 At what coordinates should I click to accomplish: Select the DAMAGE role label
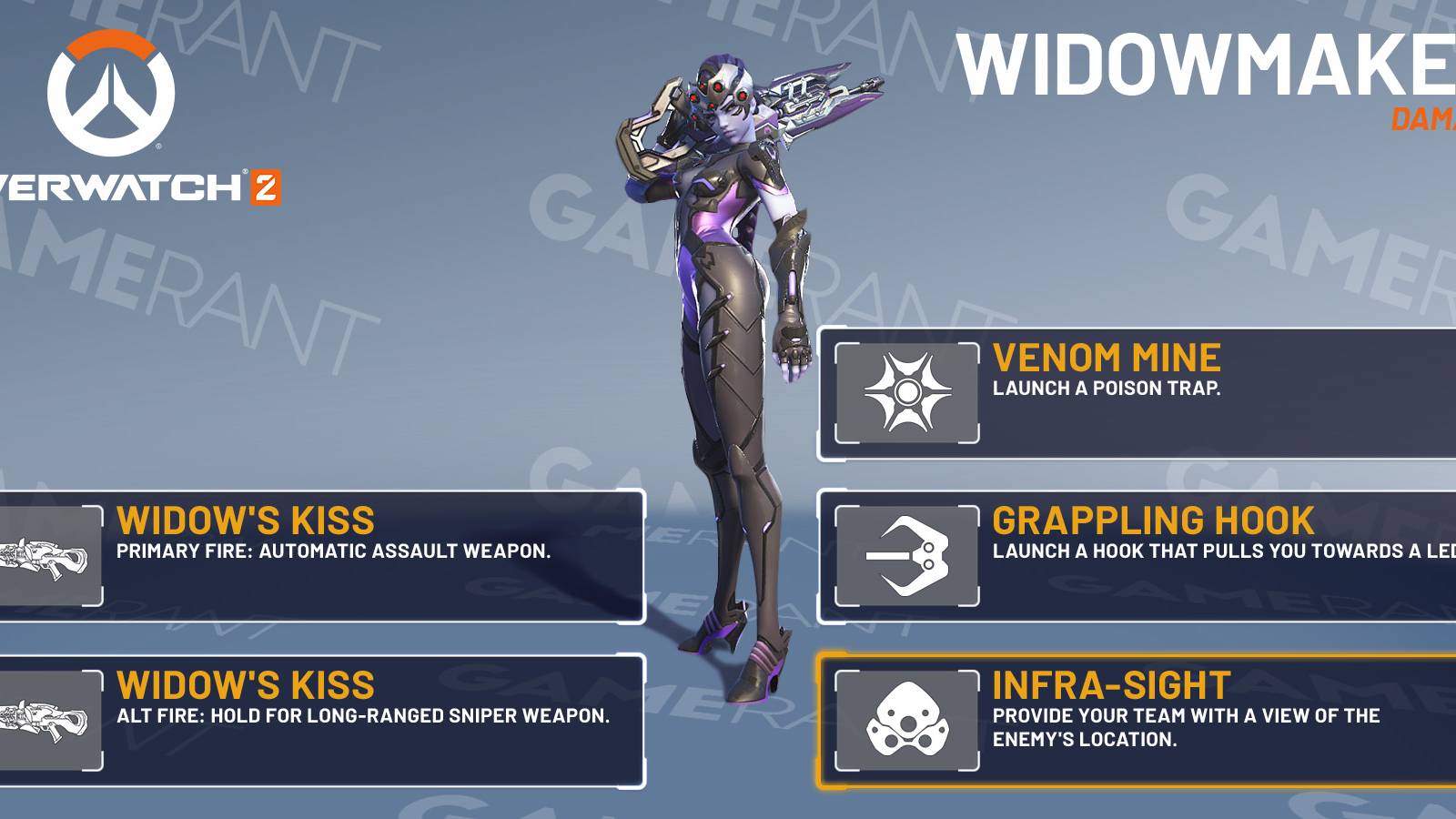coord(1420,118)
